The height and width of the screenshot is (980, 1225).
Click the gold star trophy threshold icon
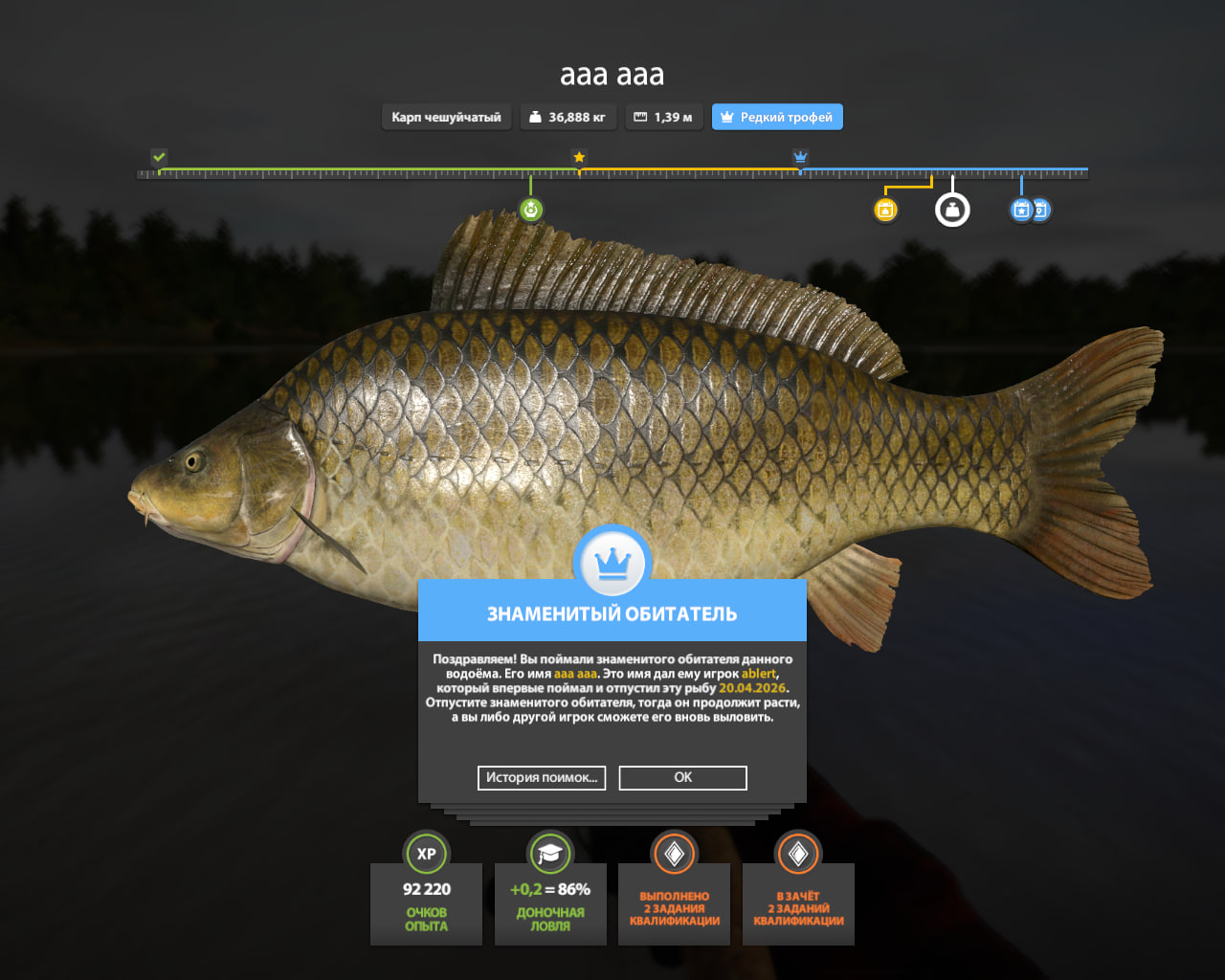(579, 157)
